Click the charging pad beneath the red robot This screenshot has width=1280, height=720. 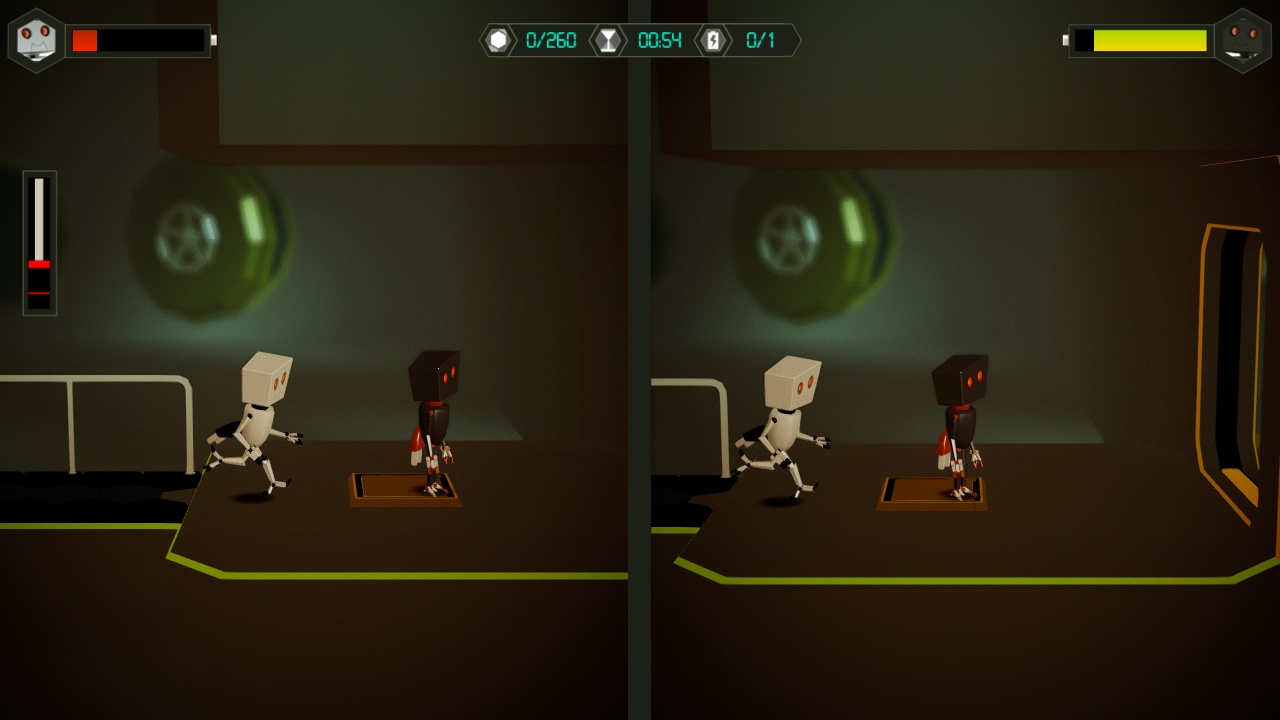click(402, 490)
